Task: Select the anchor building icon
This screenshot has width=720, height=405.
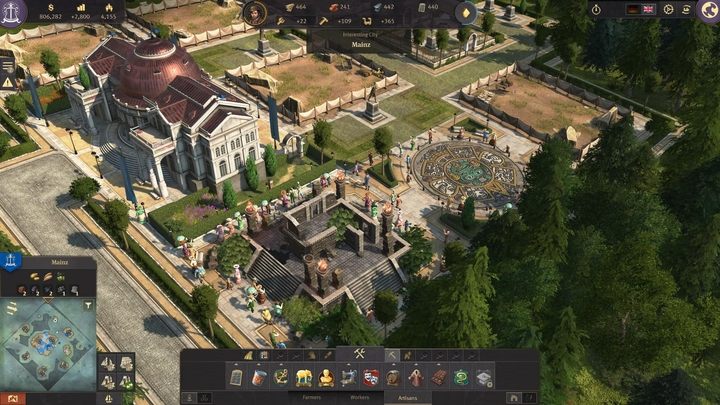Action: pyautogui.click(x=281, y=377)
